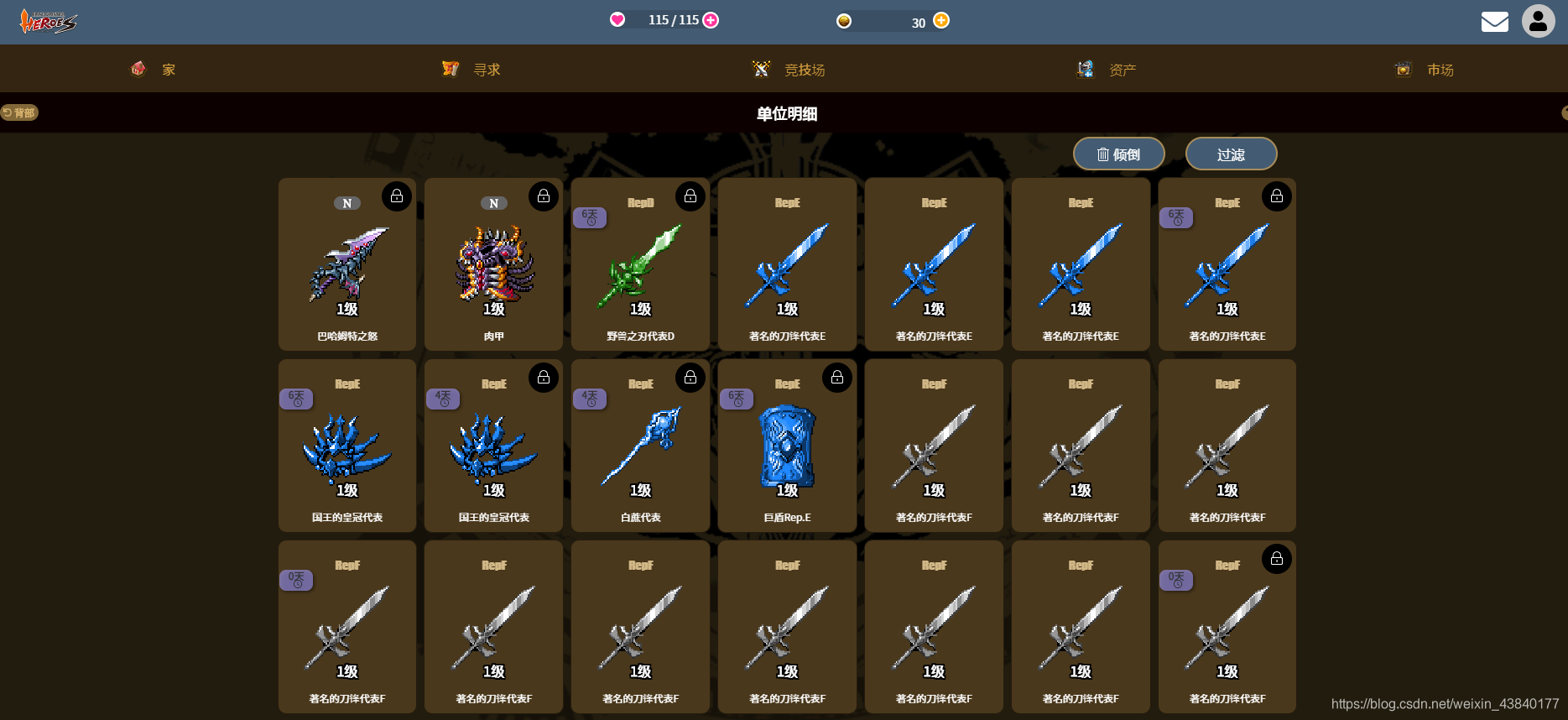Toggle the lock on the 白蔗代表 card
The height and width of the screenshot is (720, 1568).
[690, 378]
